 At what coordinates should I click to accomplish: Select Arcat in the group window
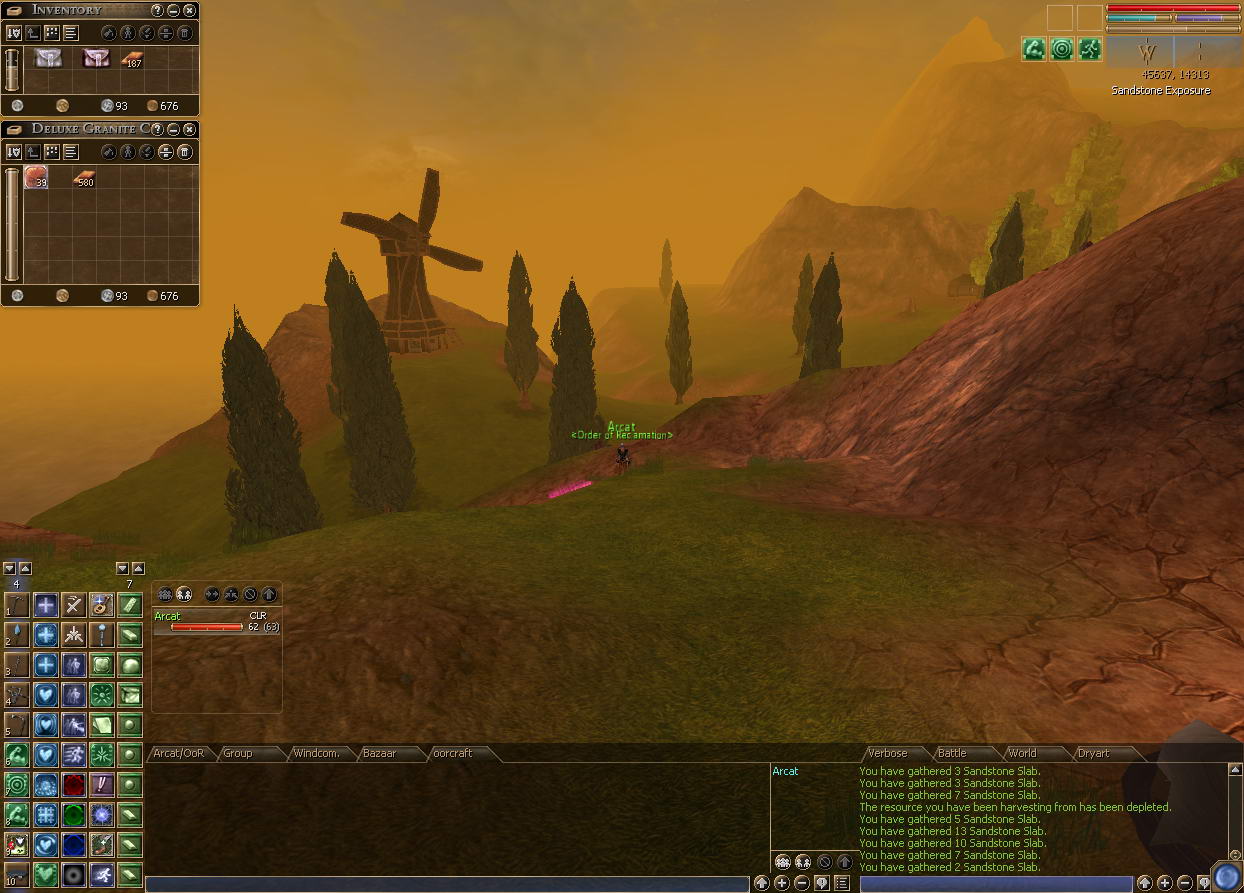click(x=168, y=616)
